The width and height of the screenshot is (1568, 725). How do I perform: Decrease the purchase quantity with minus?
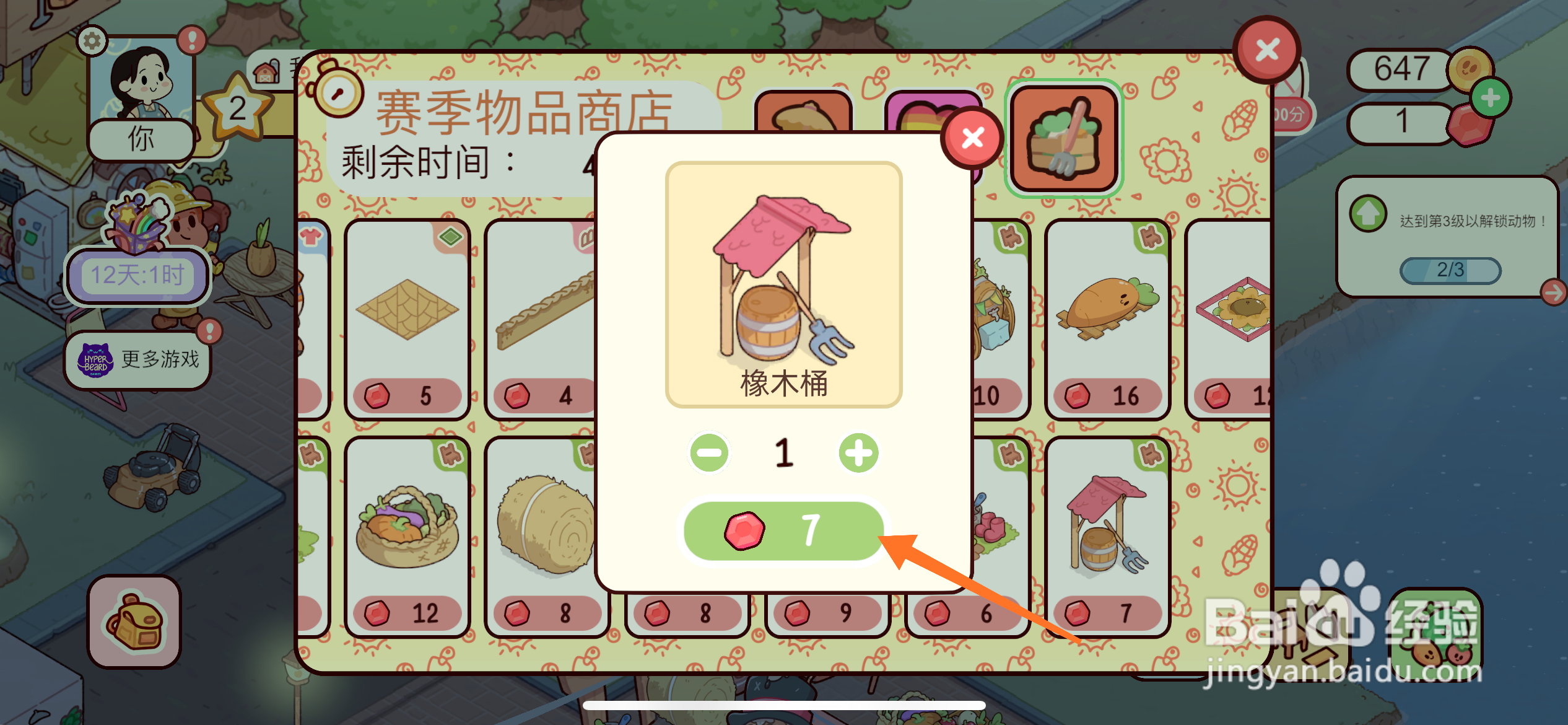click(709, 452)
